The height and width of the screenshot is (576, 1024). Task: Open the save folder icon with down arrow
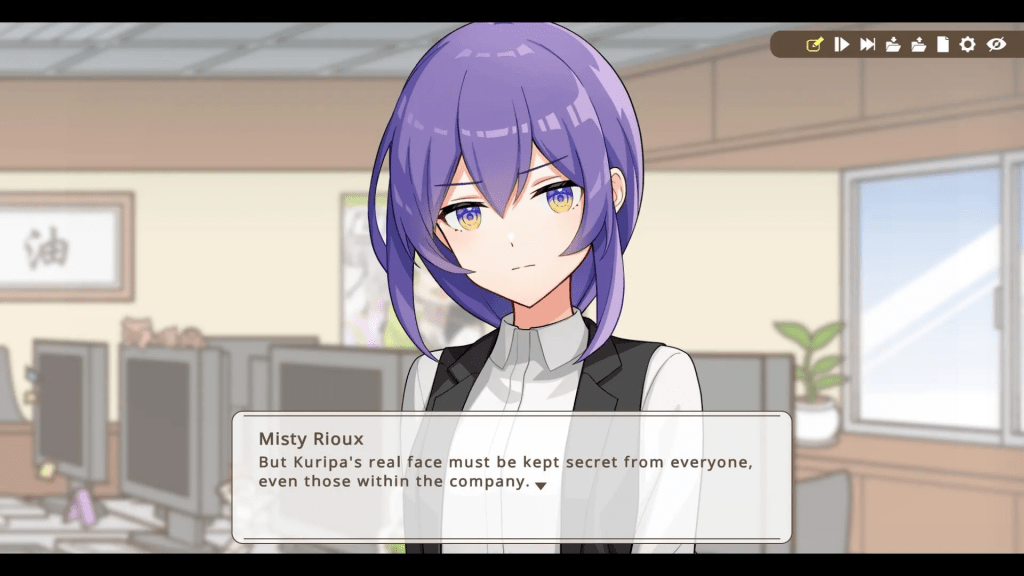point(893,44)
